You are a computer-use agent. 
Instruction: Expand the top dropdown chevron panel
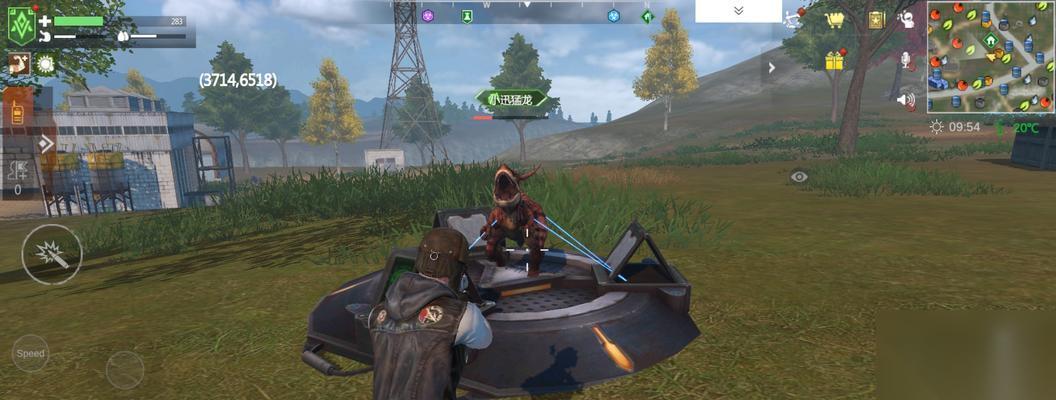pos(738,11)
